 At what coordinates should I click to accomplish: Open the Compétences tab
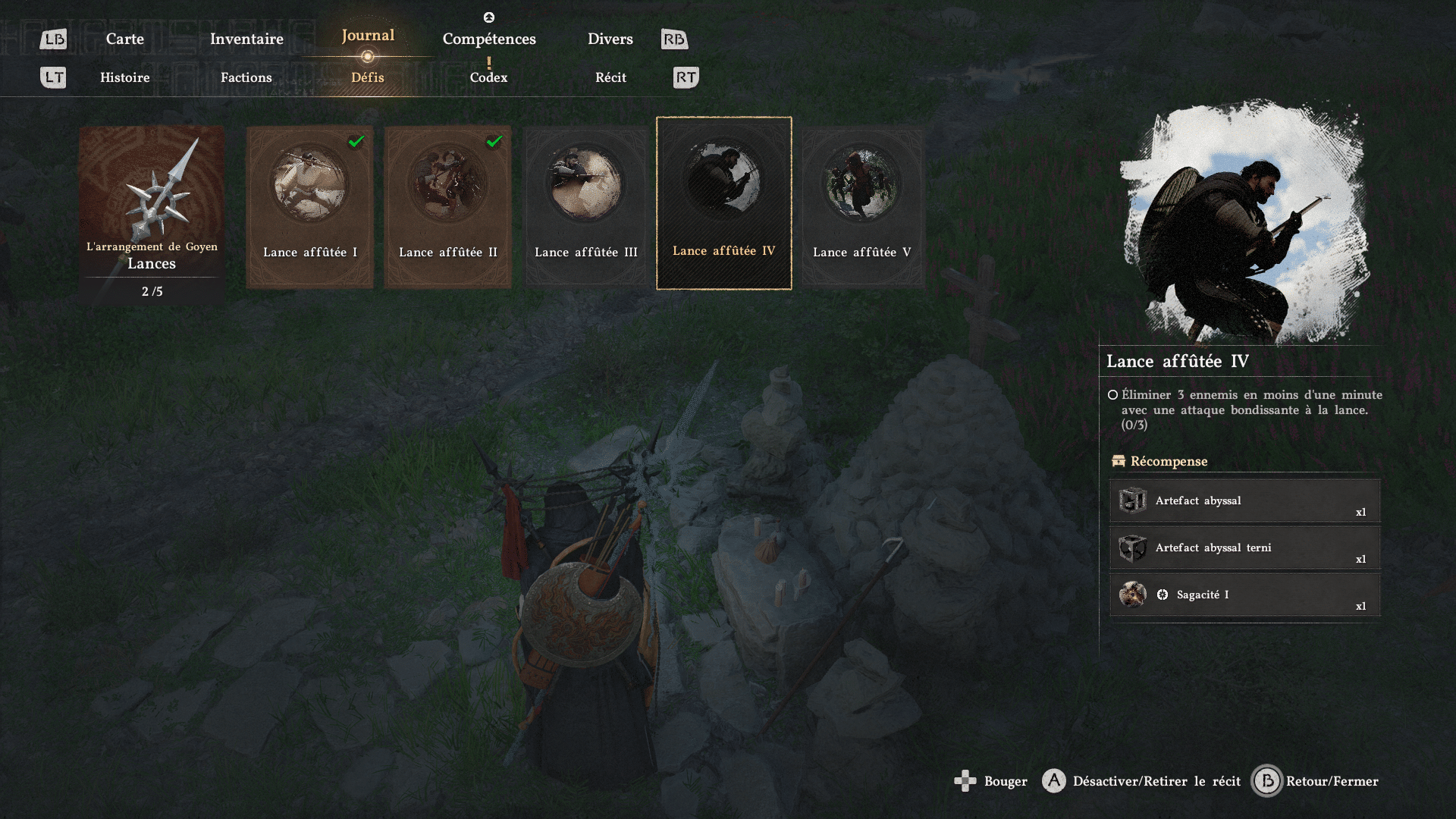click(x=489, y=39)
